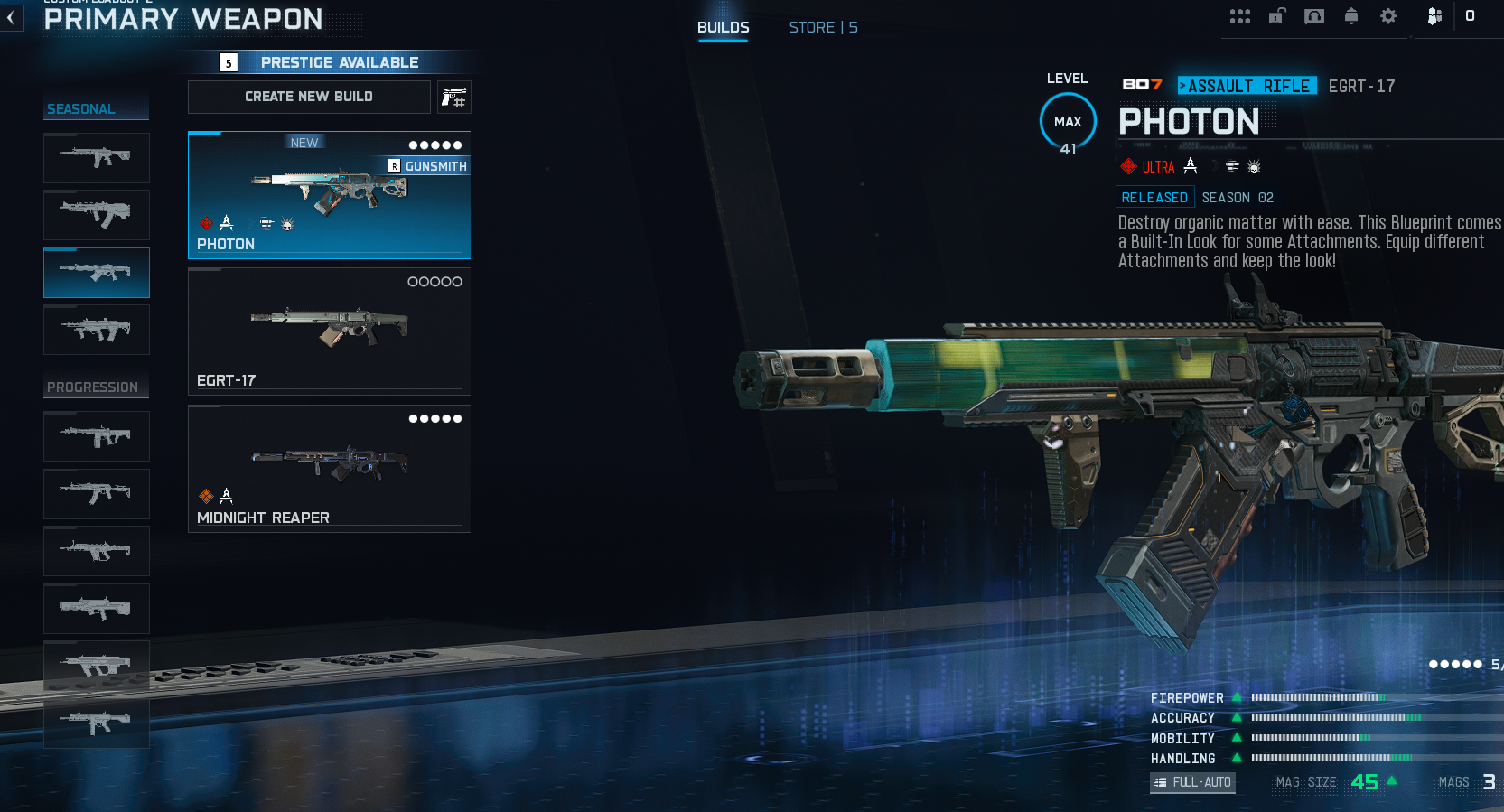Viewport: 1504px width, 812px height.
Task: Open Gunsmith on the Photon build
Action: click(428, 166)
